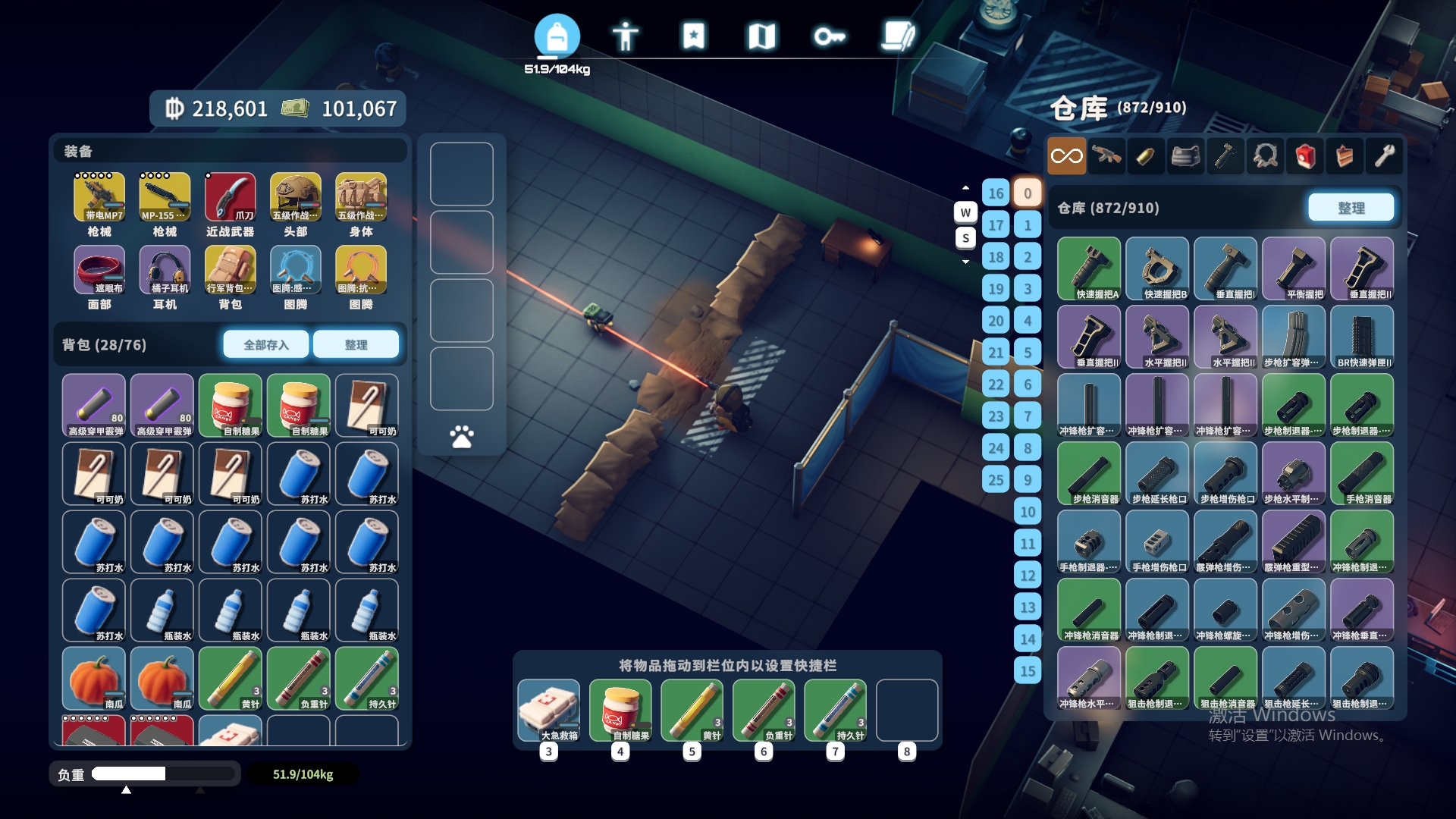
Task: Show all warehouse items with infinity filter
Action: pos(1066,156)
